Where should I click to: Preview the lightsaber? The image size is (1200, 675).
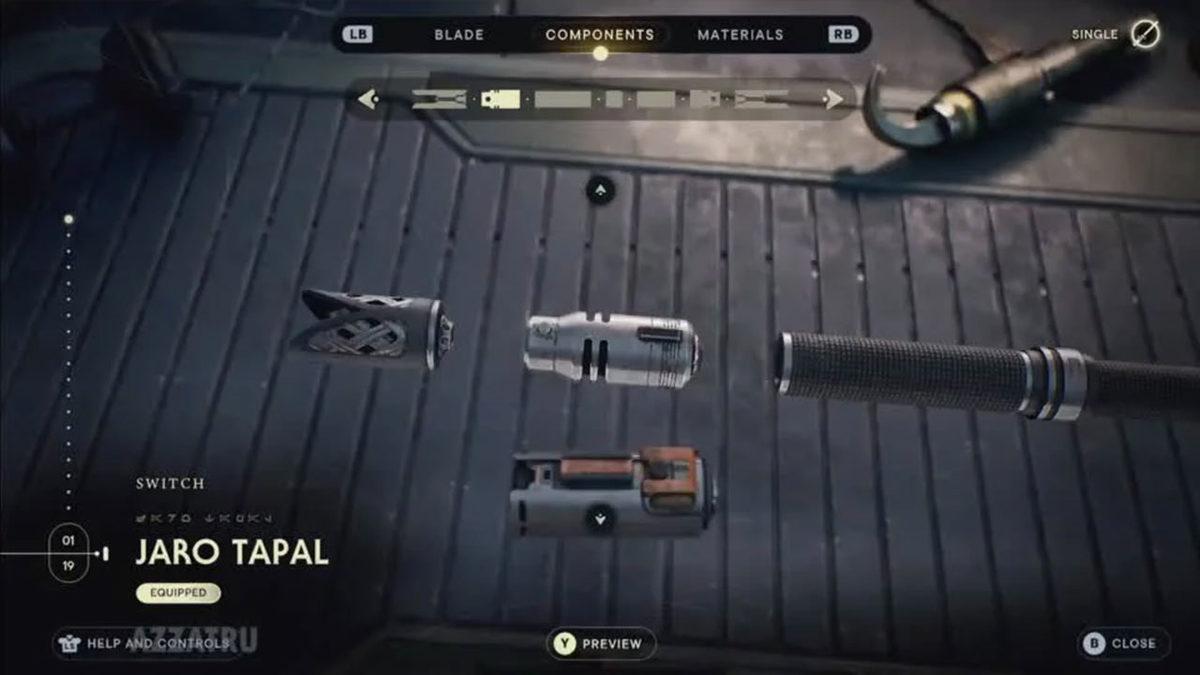click(601, 644)
